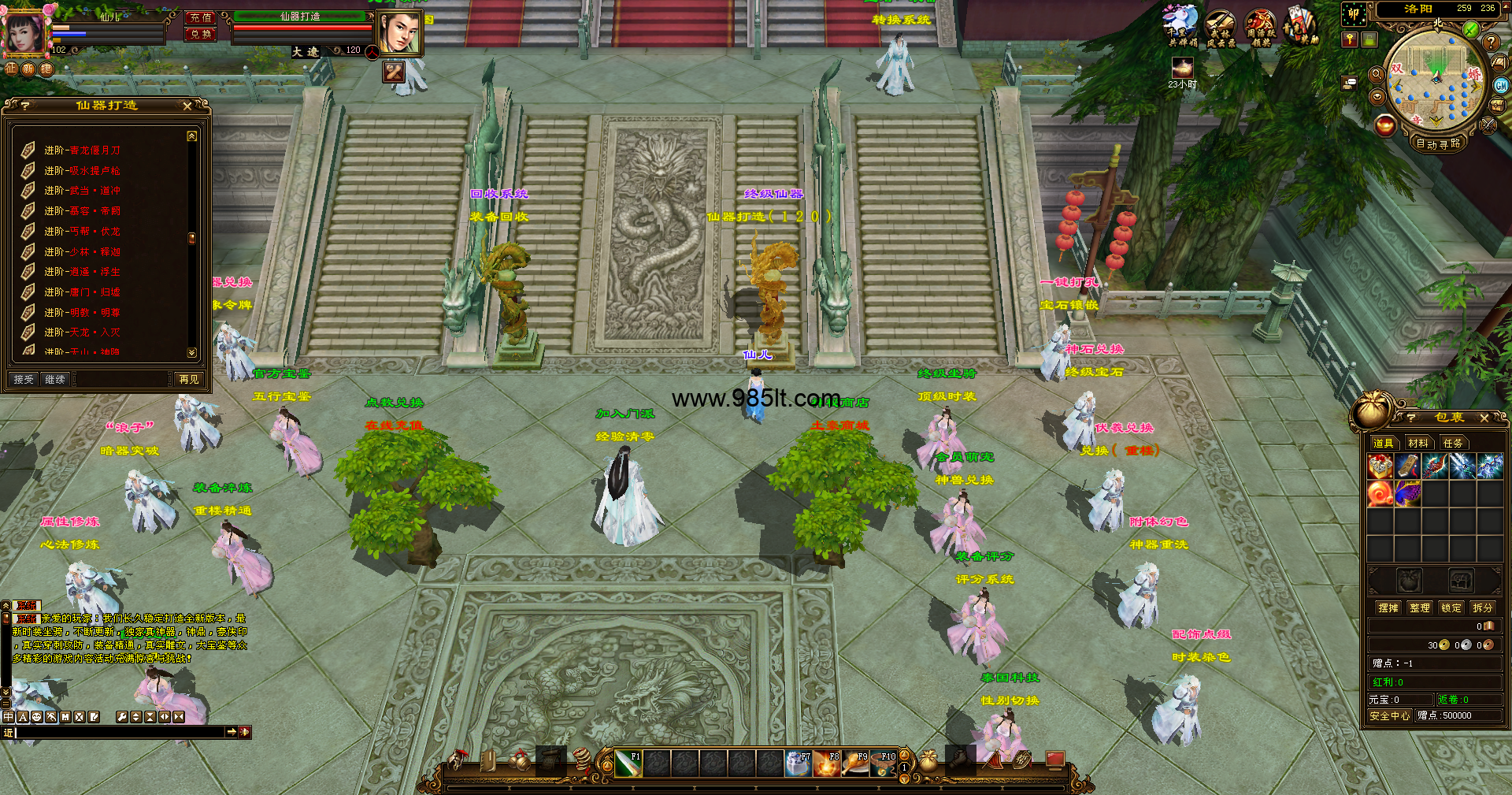
Task: Pick the 进阶-明教·明尊 entry
Action: [x=82, y=312]
